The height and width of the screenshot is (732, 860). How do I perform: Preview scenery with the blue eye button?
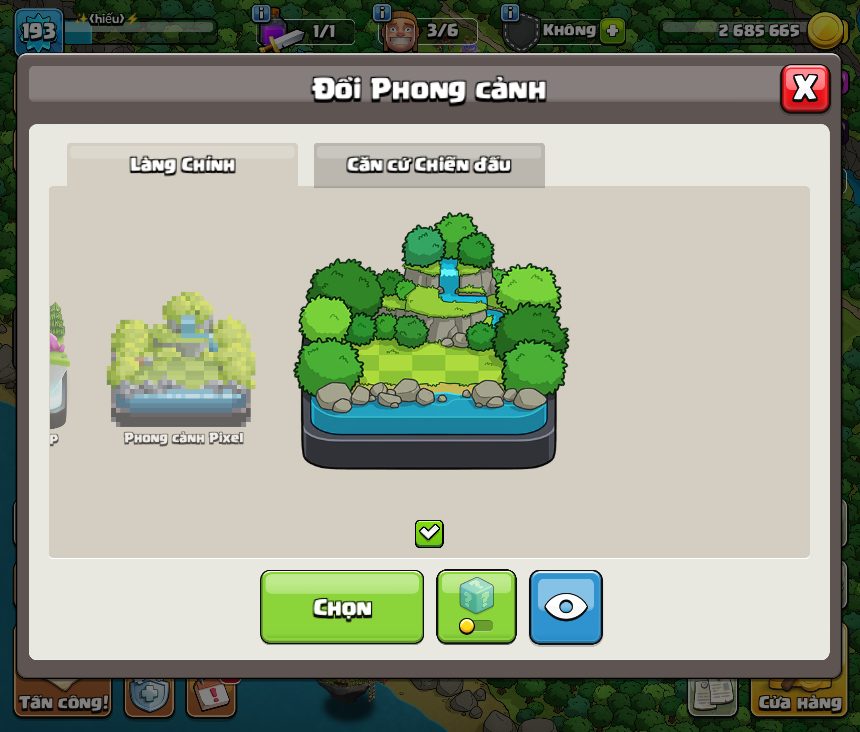point(566,607)
